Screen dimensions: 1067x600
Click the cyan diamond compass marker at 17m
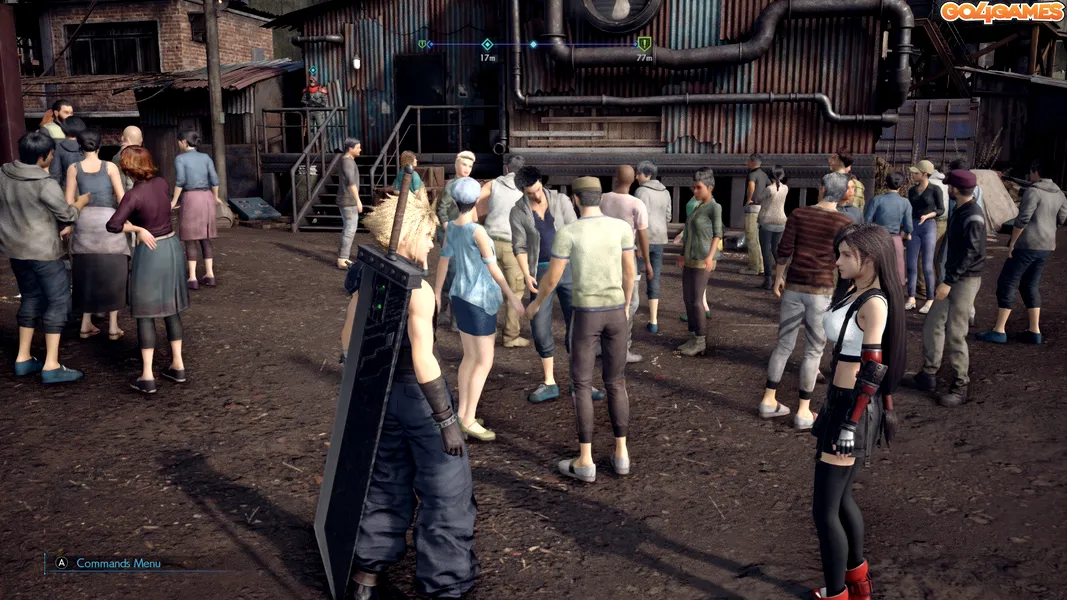pyautogui.click(x=487, y=44)
